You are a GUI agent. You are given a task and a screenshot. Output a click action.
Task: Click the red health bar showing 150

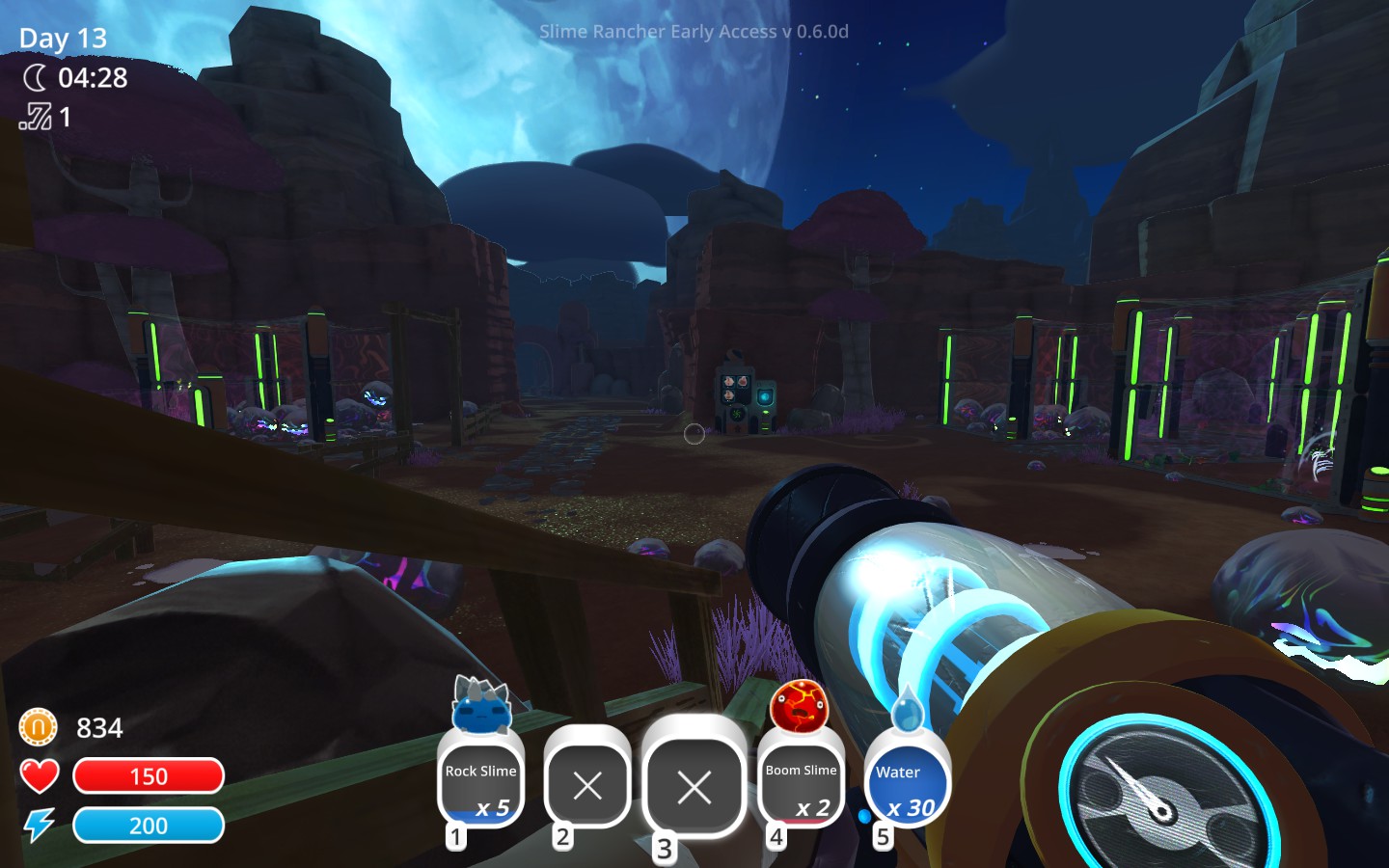point(149,775)
